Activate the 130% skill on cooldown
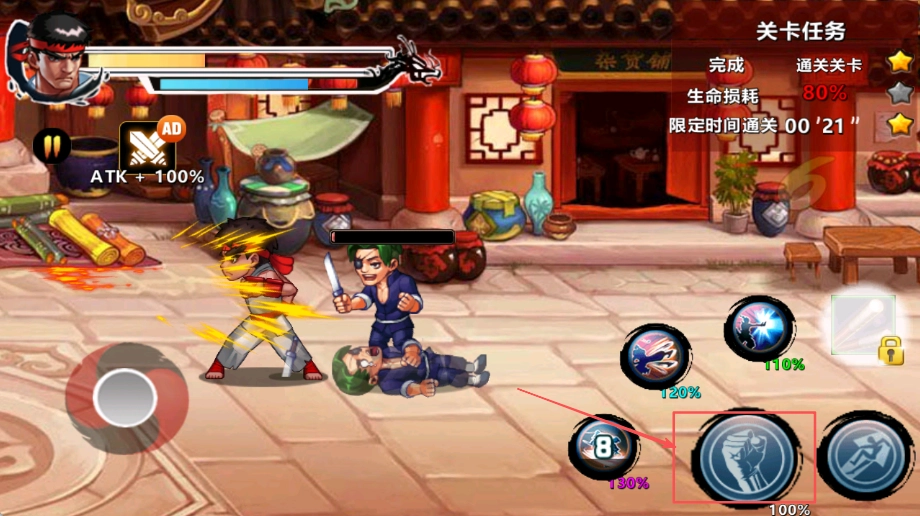 tap(603, 446)
